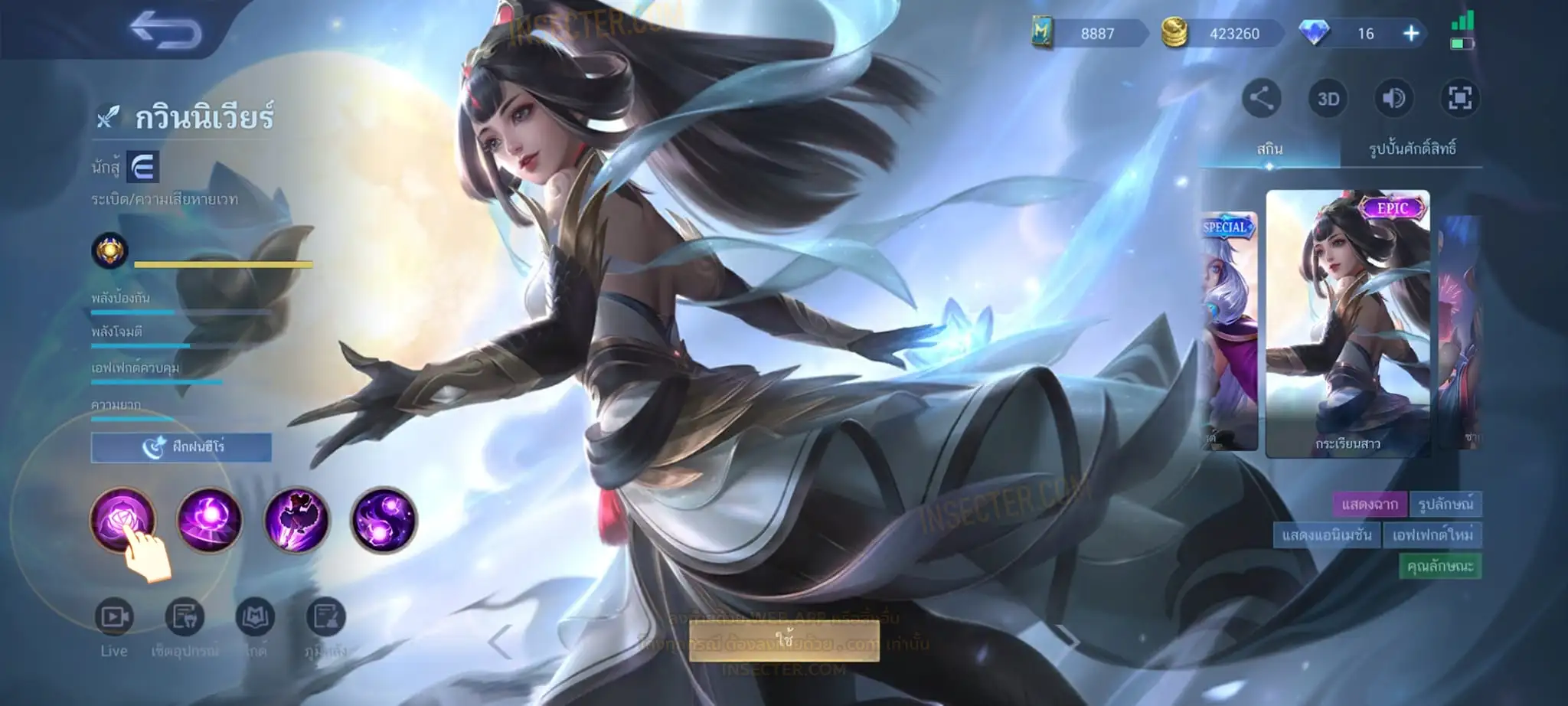Screen dimensions: 1568x706
Task: View the first purple rose skill icon
Action: pos(122,520)
